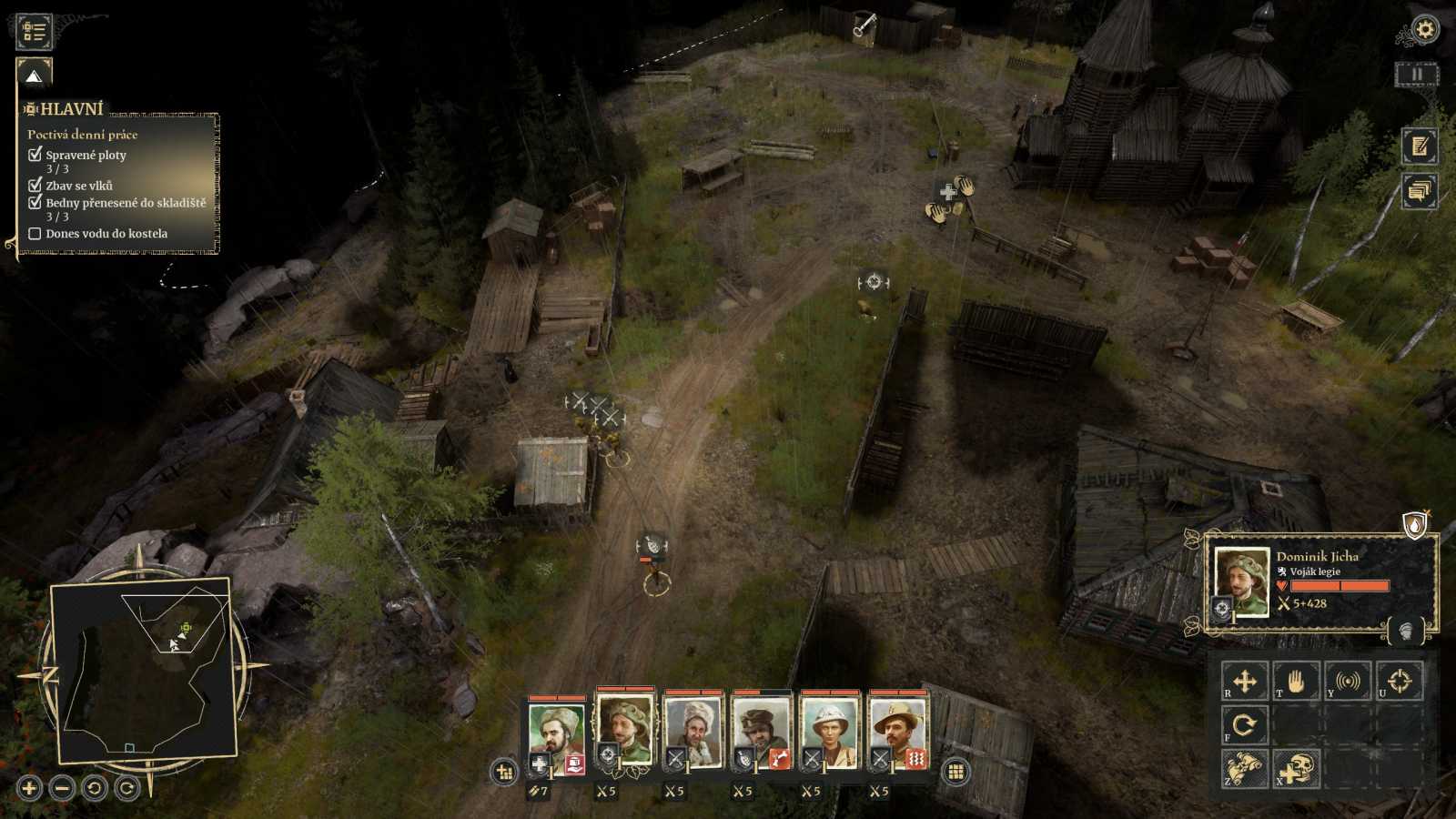Screen dimensions: 1456x819
Task: Activate the crosshair target command
Action: 1399,681
